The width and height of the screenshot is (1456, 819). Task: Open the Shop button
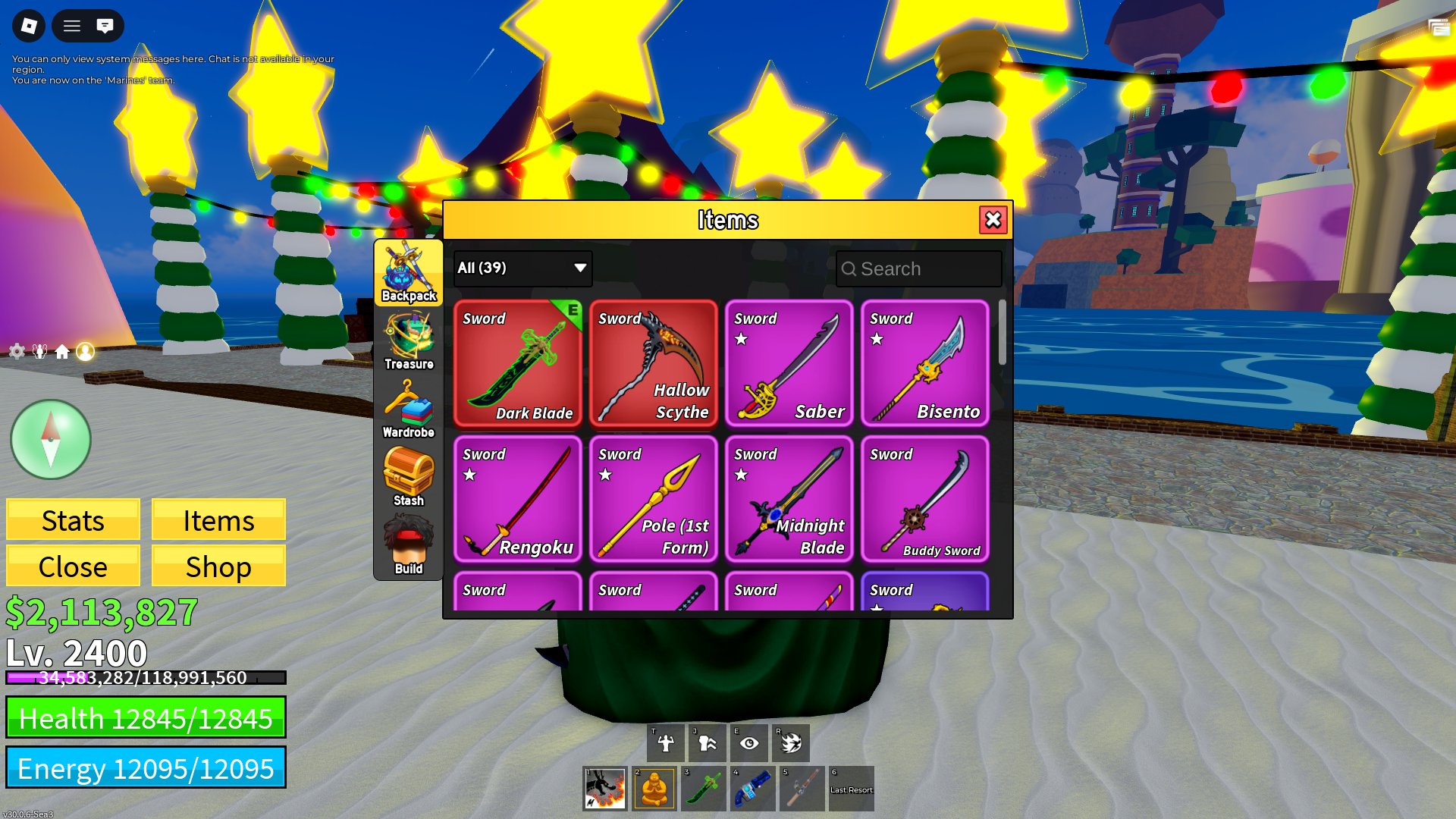point(218,566)
